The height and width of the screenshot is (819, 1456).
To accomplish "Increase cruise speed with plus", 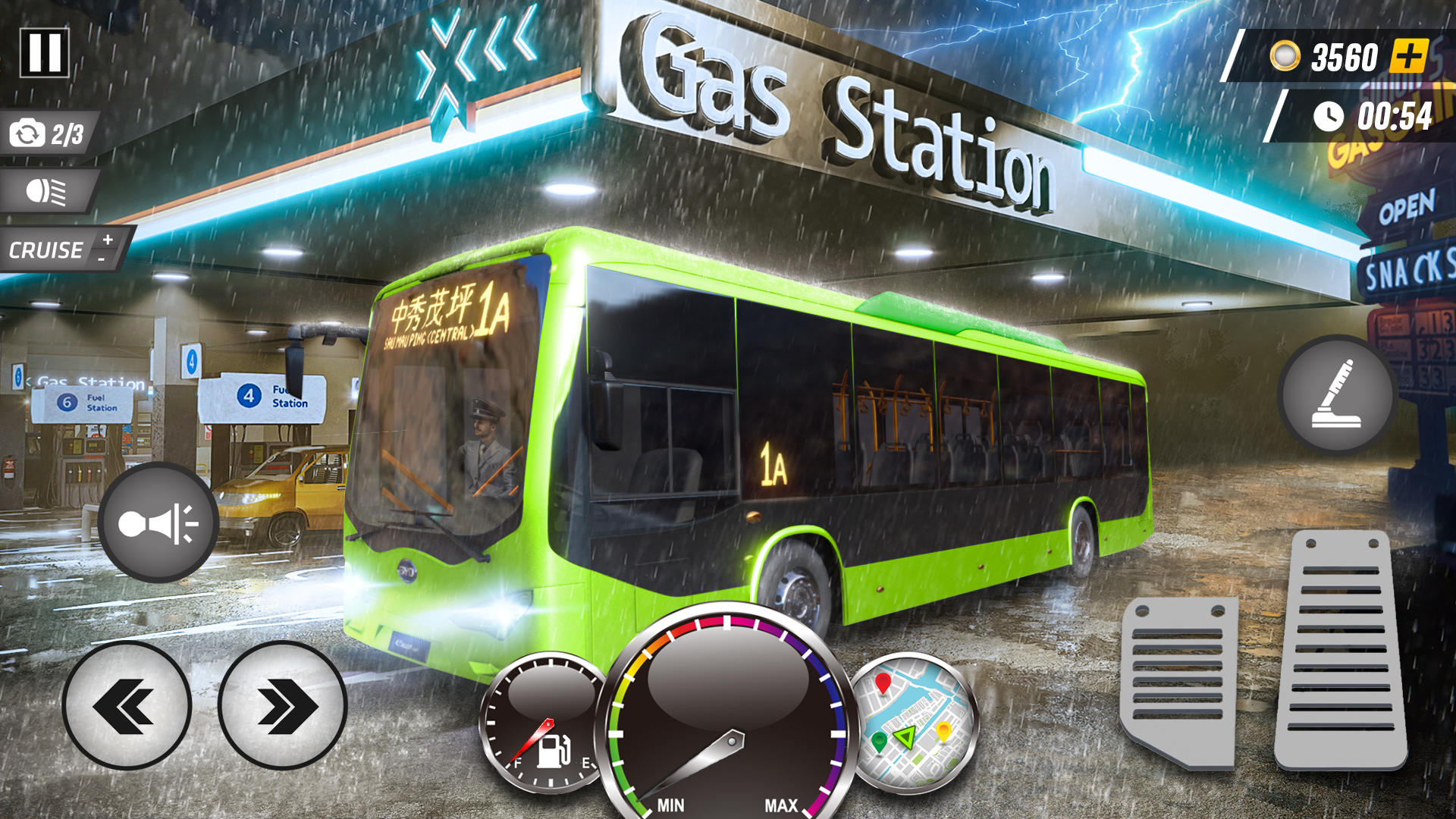I will coord(106,239).
